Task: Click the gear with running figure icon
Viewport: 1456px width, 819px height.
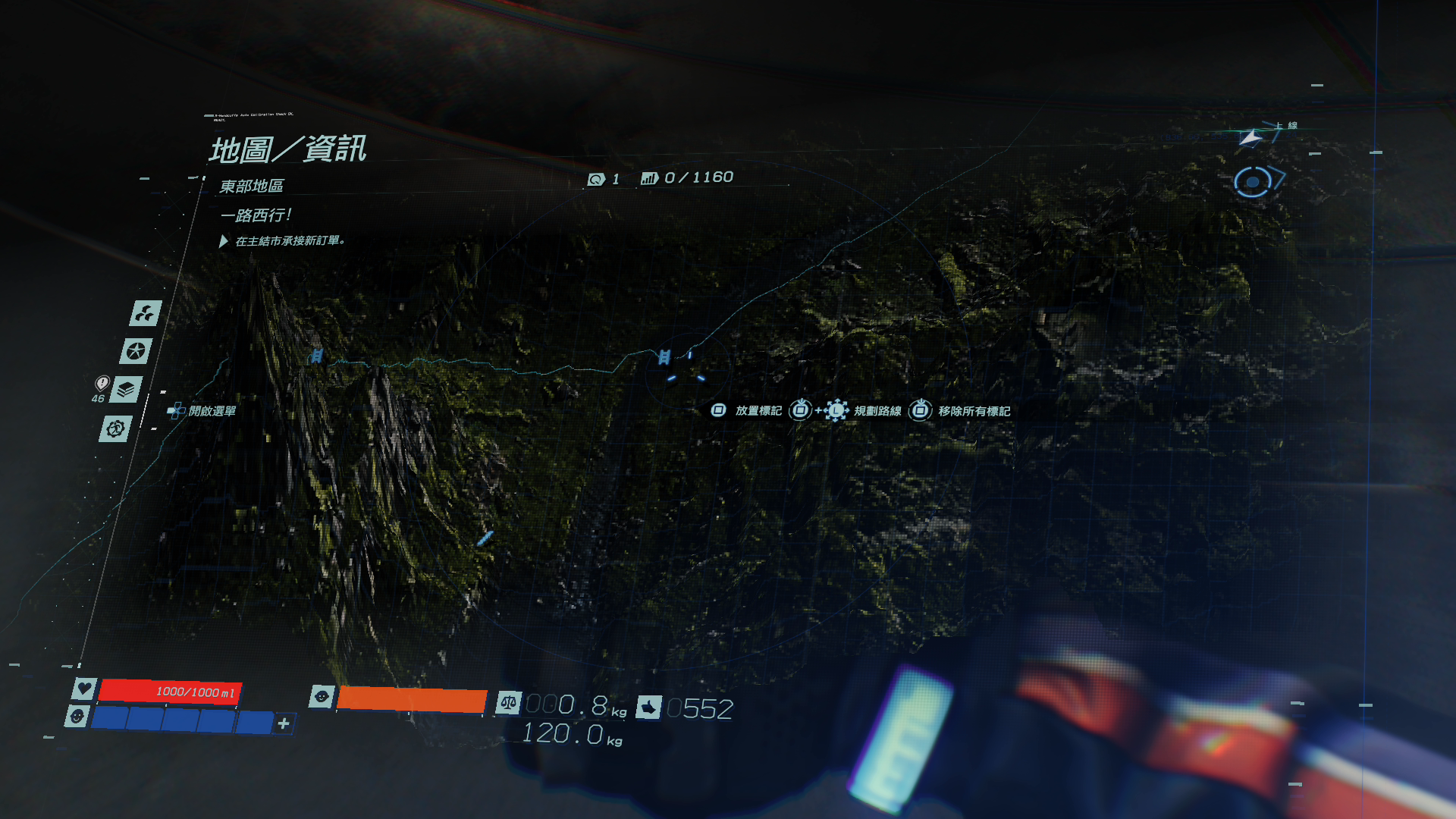Action: (x=115, y=429)
